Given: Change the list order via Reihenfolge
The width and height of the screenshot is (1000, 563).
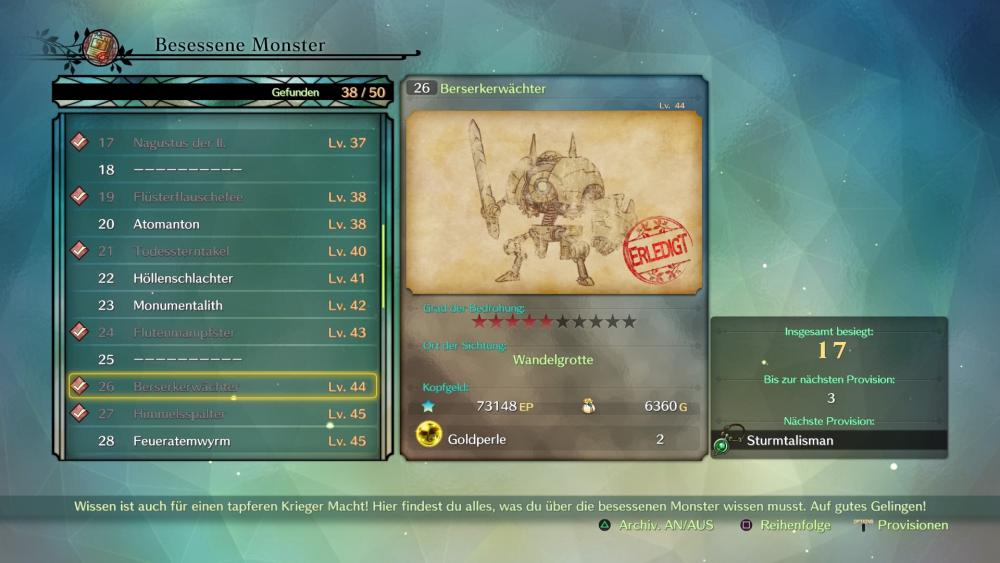Looking at the screenshot, I should point(785,525).
